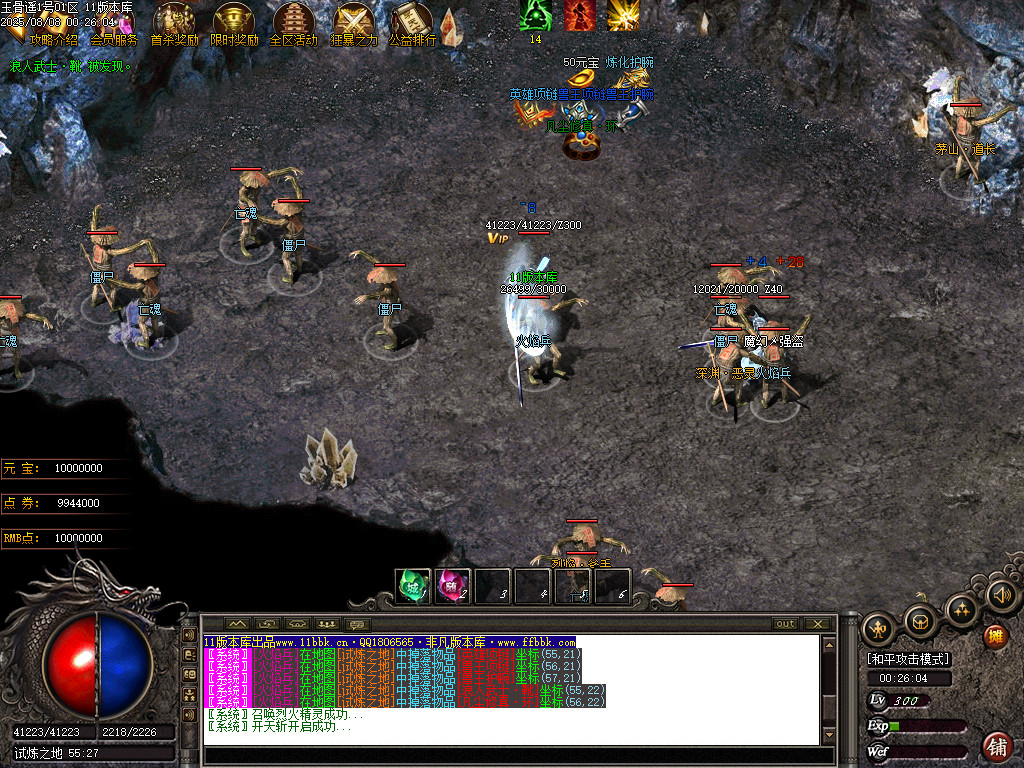
Task: Open the 会员服务 member services menu
Action: (x=114, y=39)
